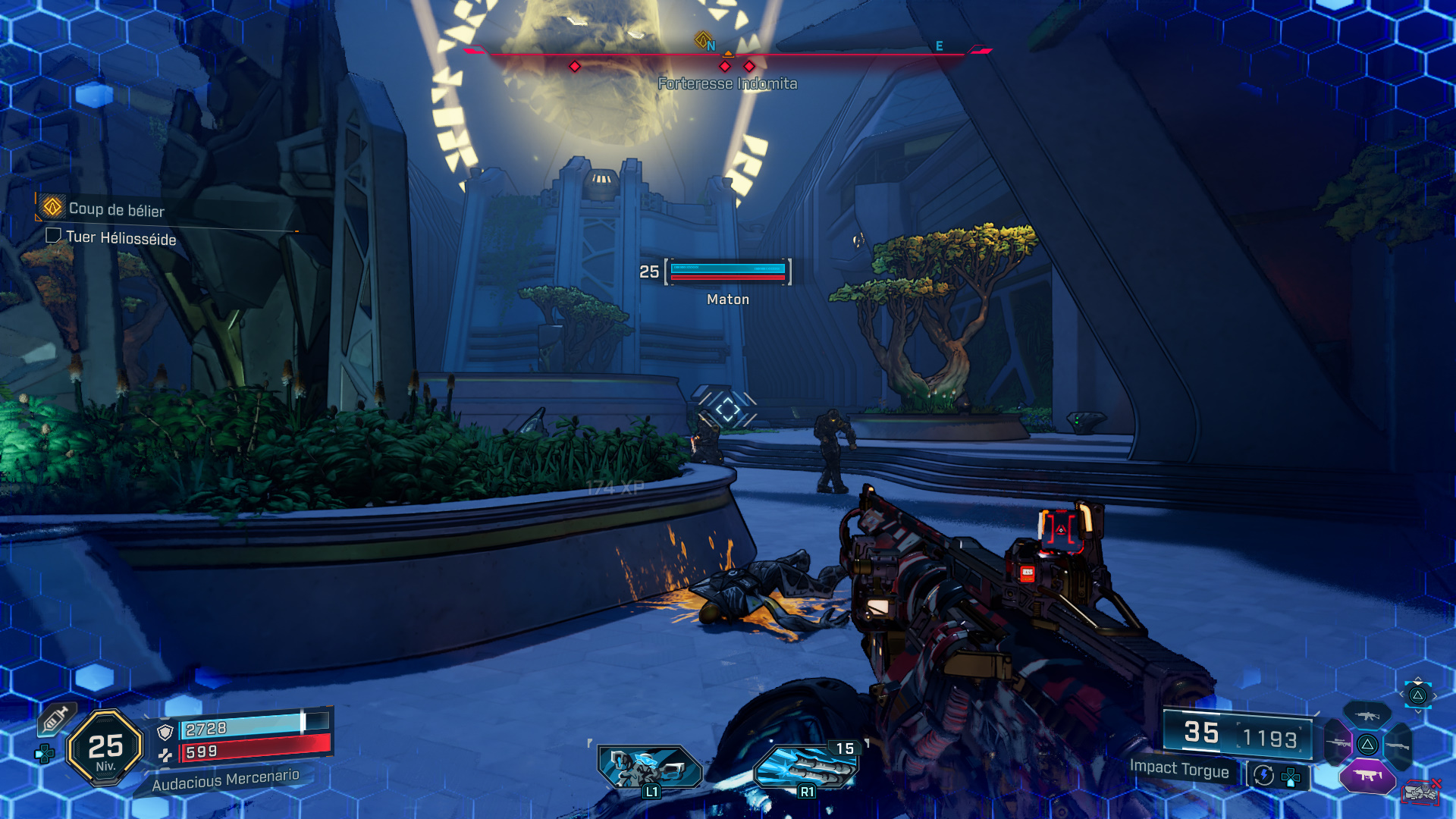Click the level 25 character badge
The image size is (1456, 819).
105,748
